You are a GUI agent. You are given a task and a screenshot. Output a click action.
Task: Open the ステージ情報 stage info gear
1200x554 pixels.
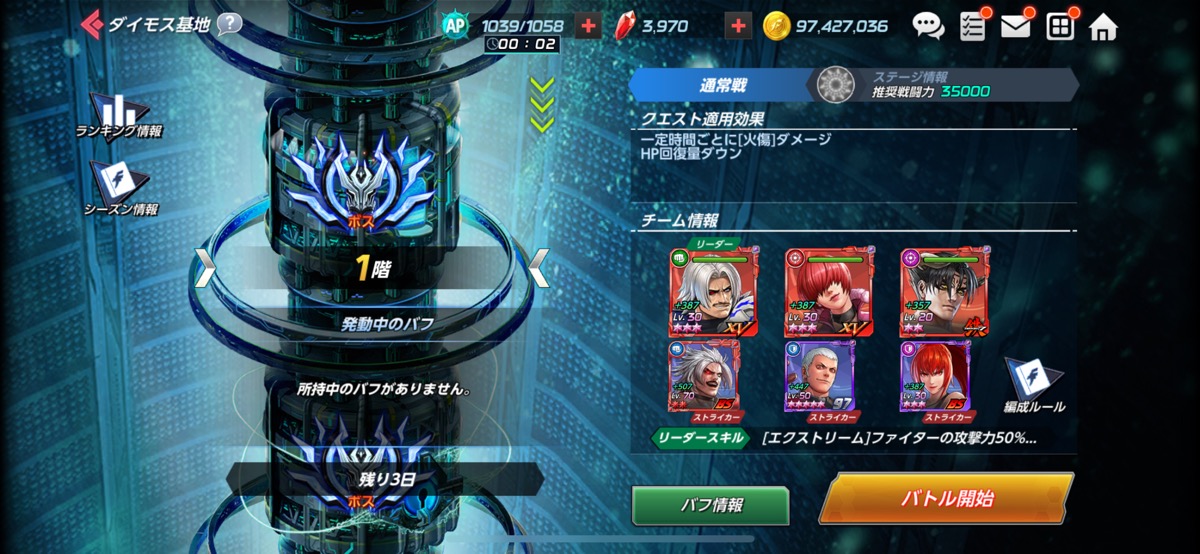pos(836,86)
